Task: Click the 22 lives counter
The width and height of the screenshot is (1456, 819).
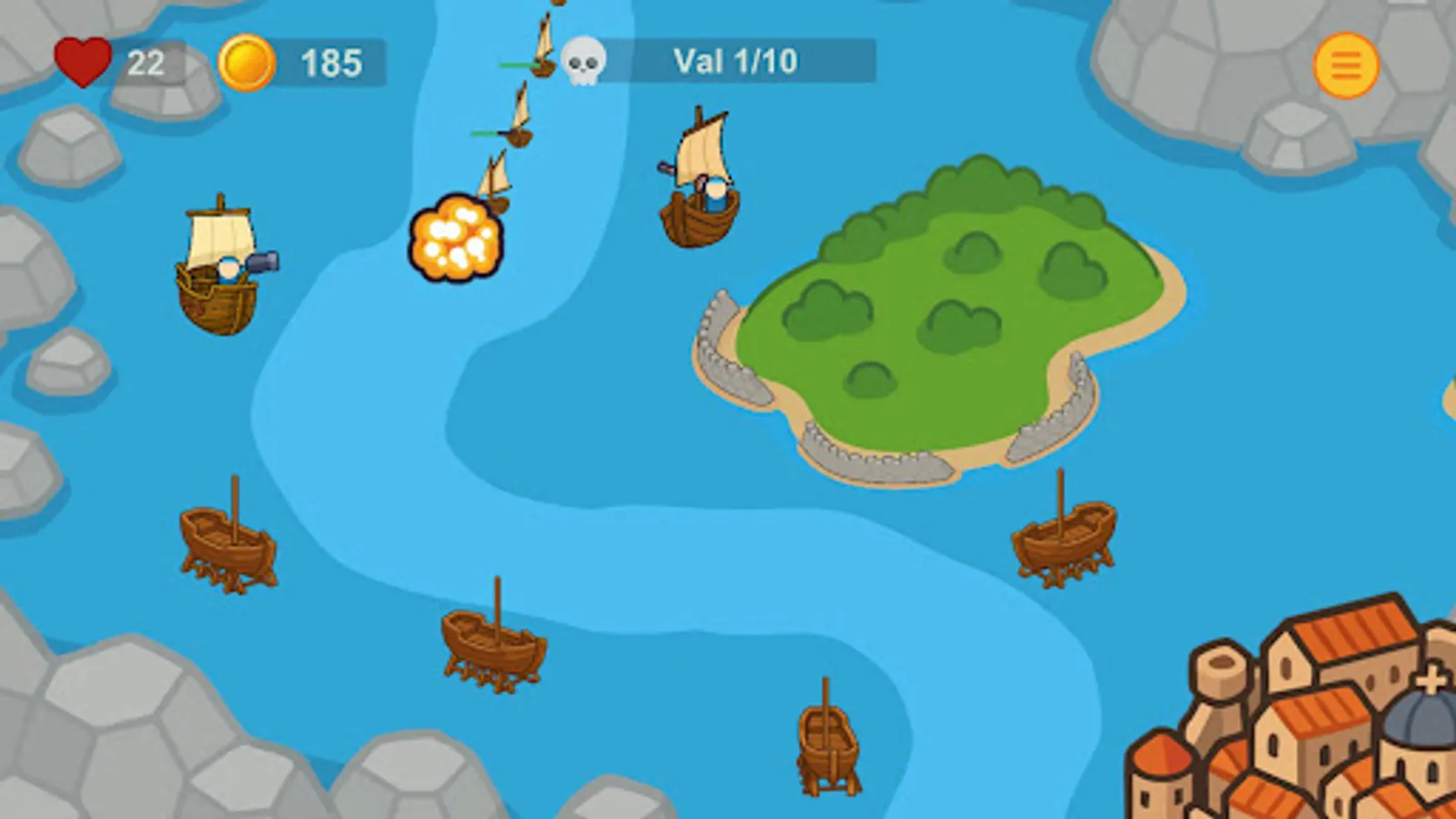Action: pyautogui.click(x=147, y=63)
